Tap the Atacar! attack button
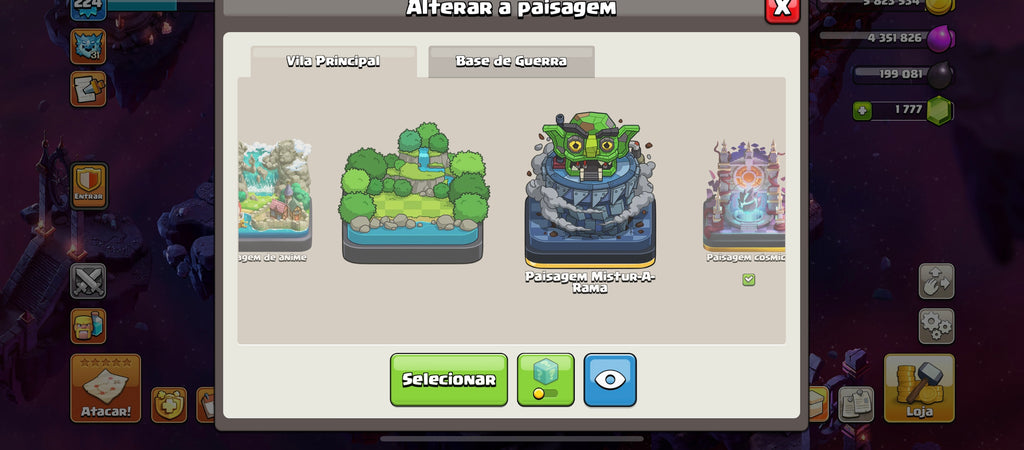 pyautogui.click(x=105, y=387)
